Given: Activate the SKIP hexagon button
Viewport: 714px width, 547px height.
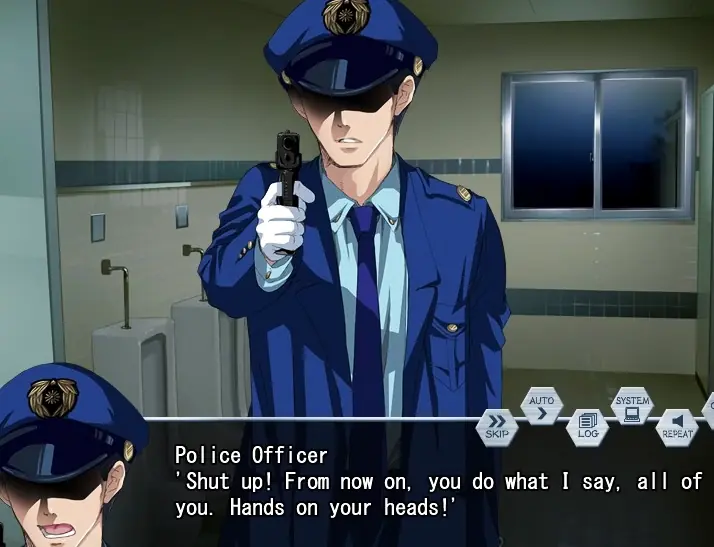Looking at the screenshot, I should click(497, 425).
